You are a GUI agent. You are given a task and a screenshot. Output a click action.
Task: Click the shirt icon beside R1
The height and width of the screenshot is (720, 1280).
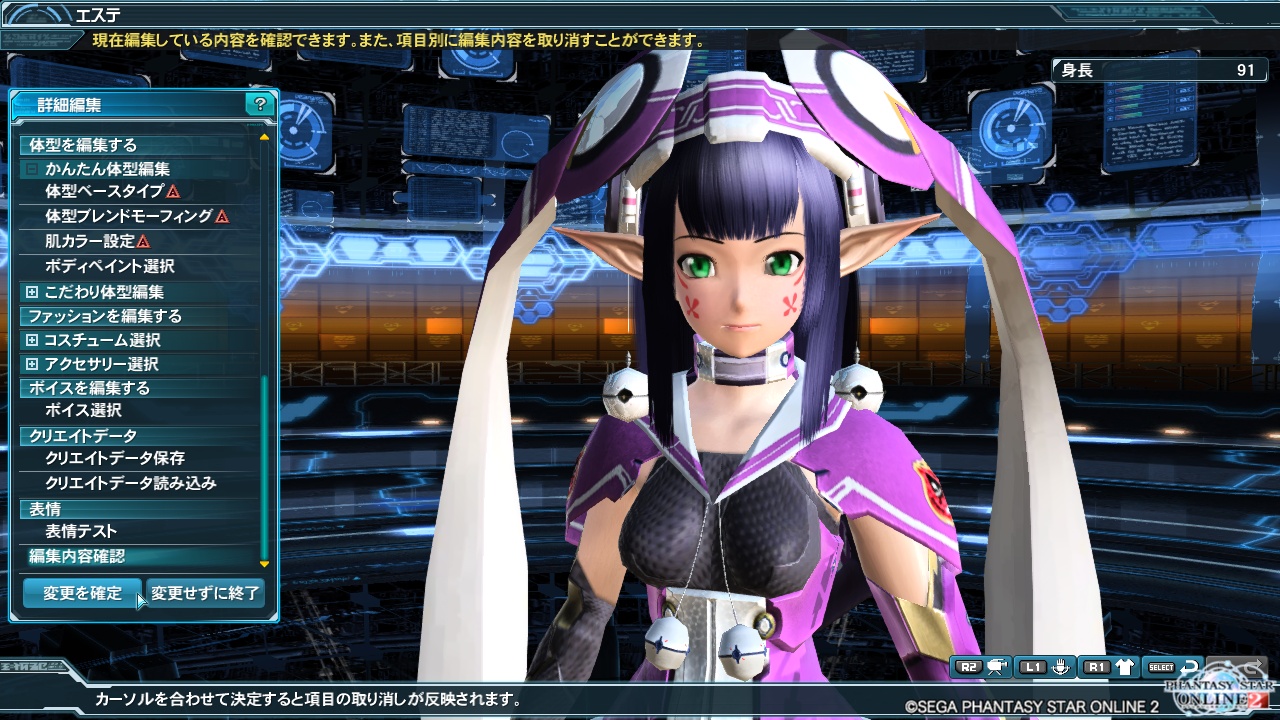1125,666
